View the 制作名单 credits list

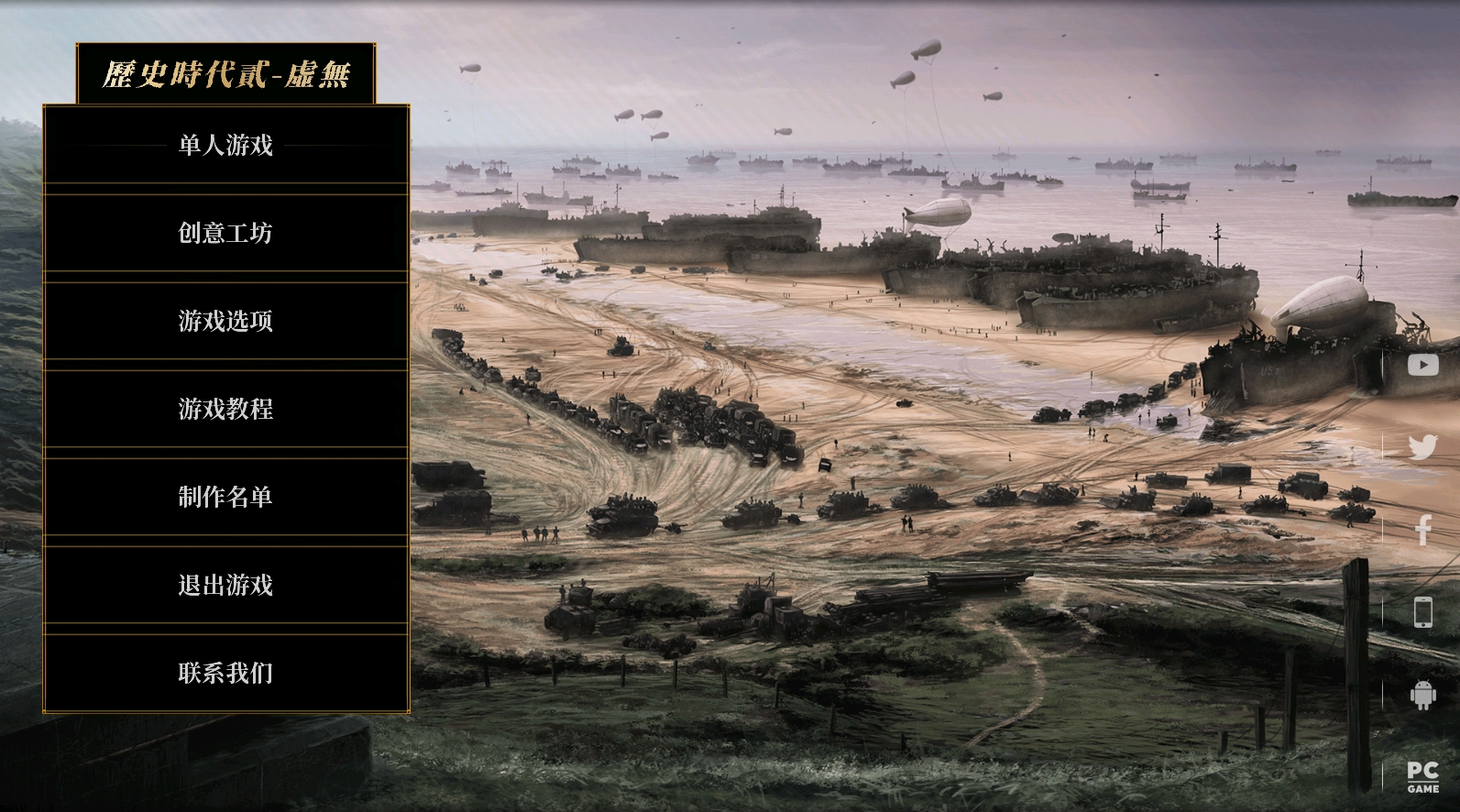(225, 497)
